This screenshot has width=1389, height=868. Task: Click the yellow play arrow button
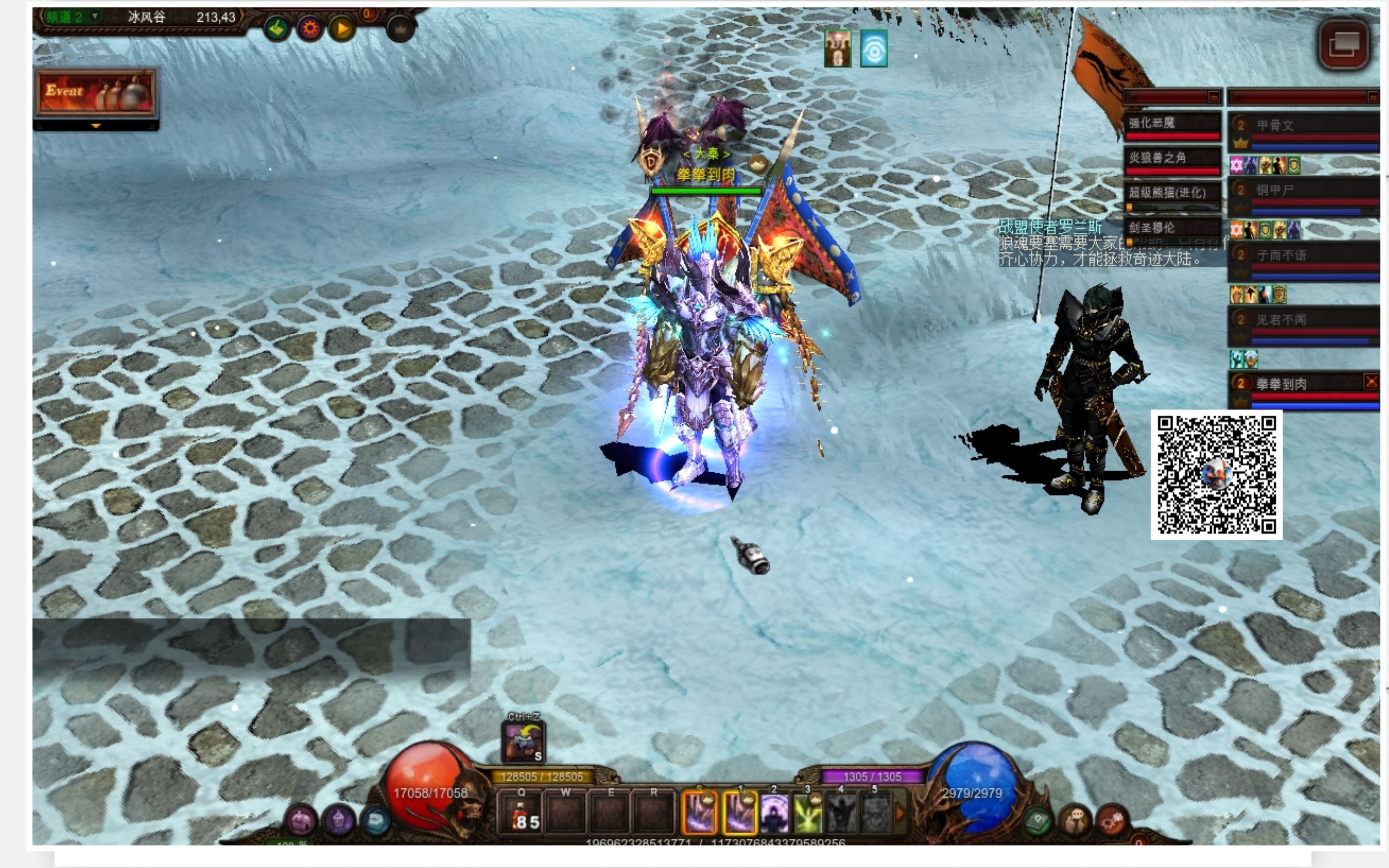pyautogui.click(x=342, y=28)
